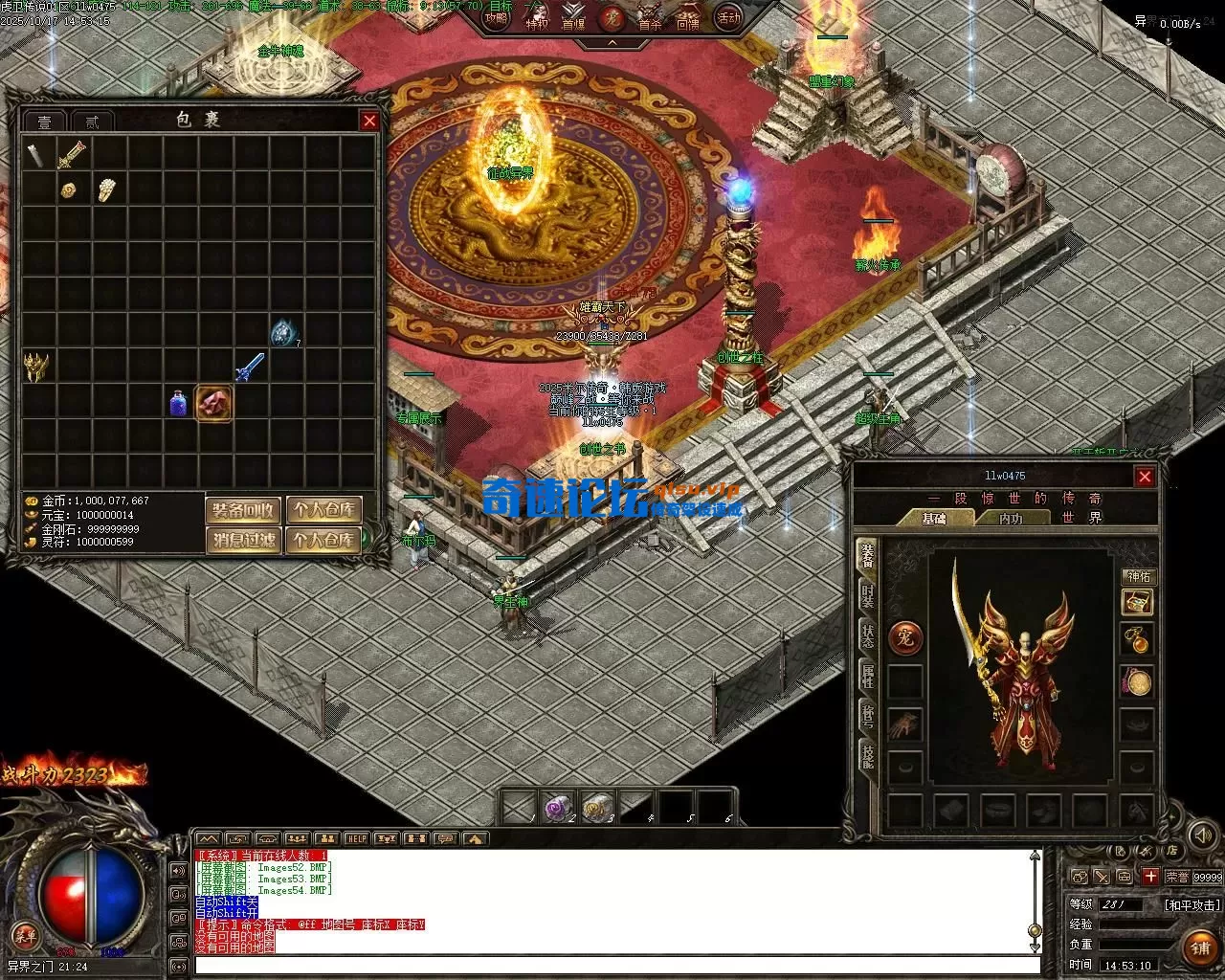The image size is (1225, 980).
Task: Click the chat text input box
Action: (x=612, y=967)
